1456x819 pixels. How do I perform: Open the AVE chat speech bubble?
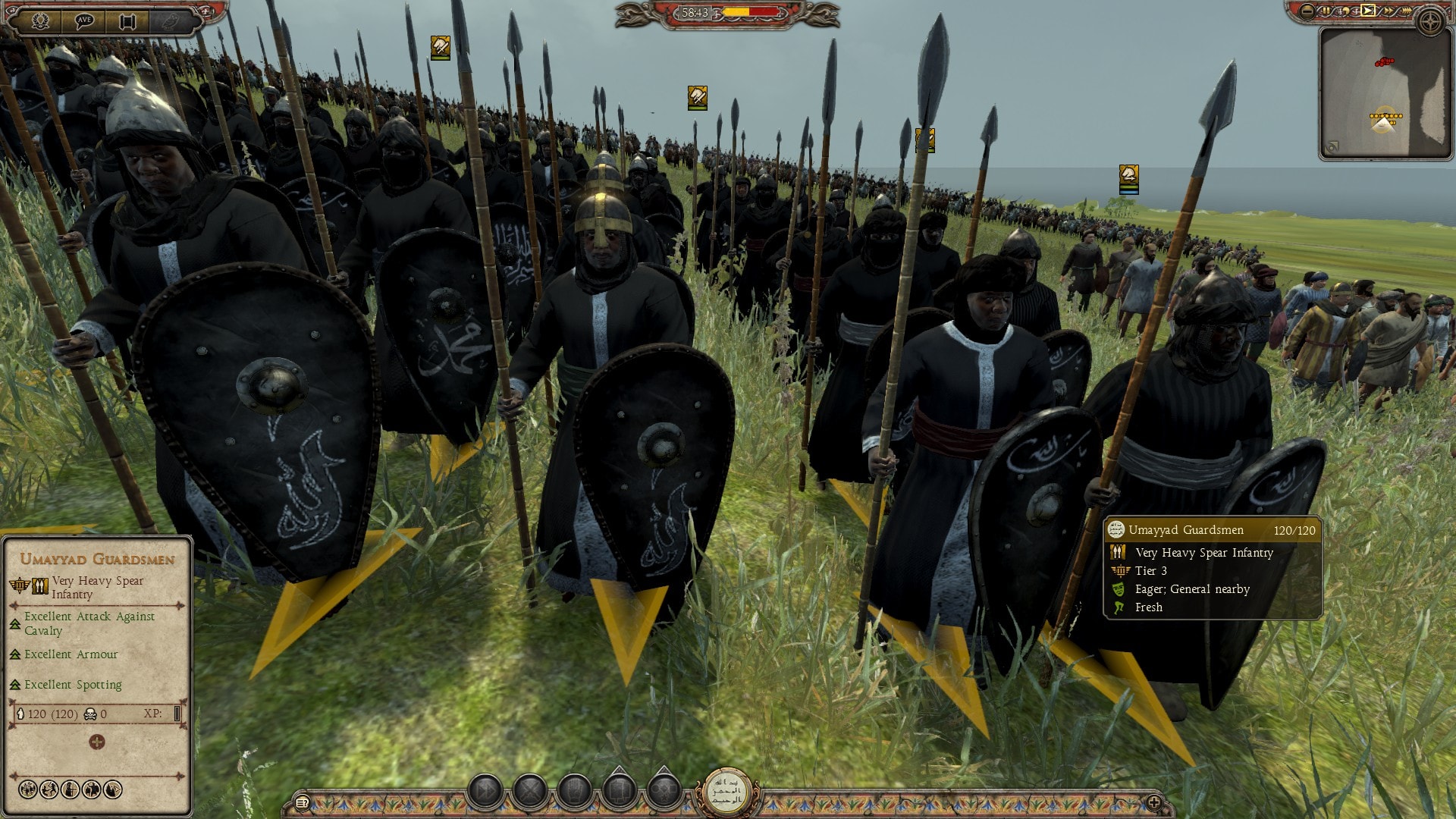point(84,20)
